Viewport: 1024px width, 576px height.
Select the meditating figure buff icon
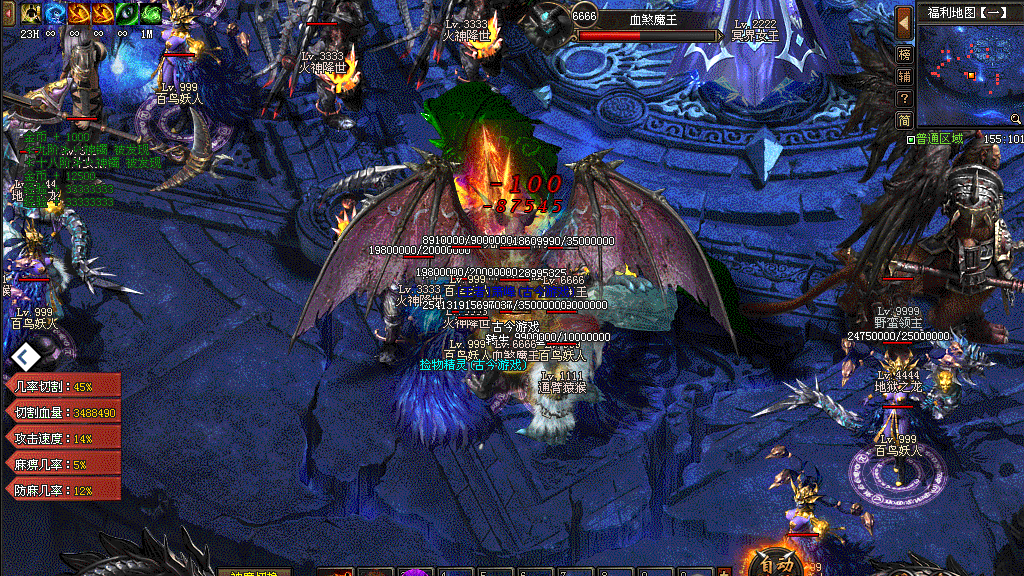[30, 13]
